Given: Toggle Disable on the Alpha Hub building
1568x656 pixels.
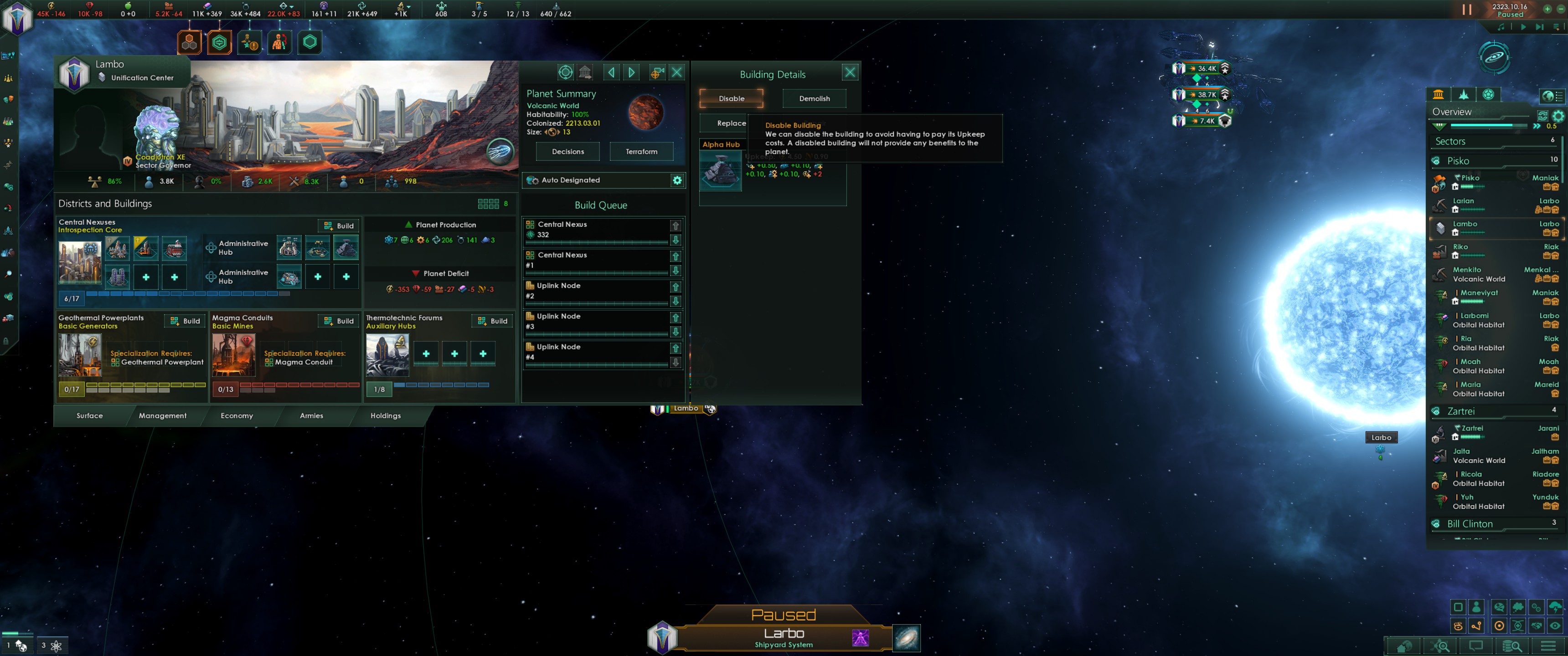Looking at the screenshot, I should [x=730, y=98].
